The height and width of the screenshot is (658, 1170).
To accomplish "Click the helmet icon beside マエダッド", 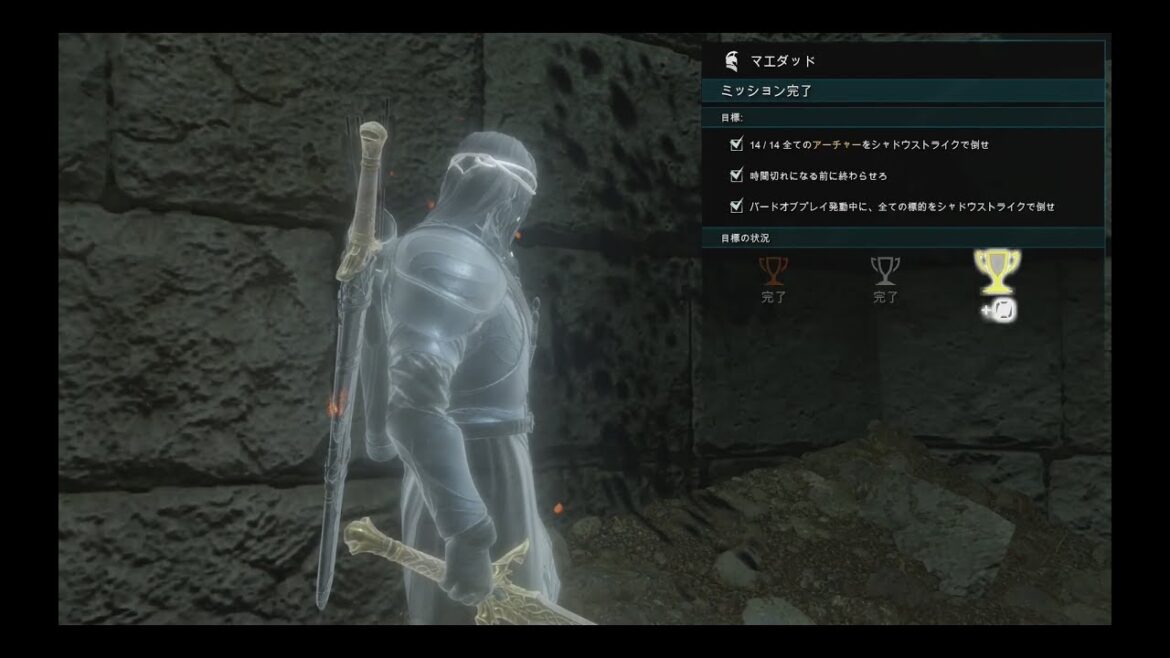I will tap(732, 61).
